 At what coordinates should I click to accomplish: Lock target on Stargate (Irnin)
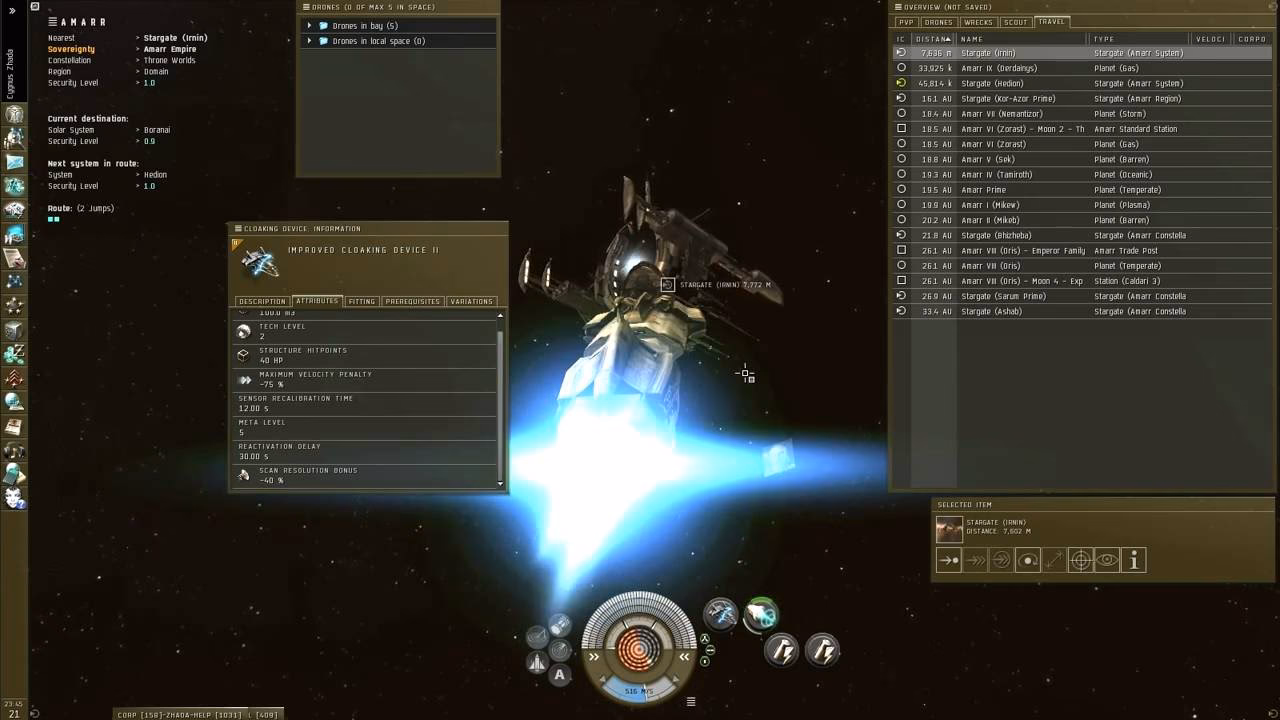(x=1080, y=560)
